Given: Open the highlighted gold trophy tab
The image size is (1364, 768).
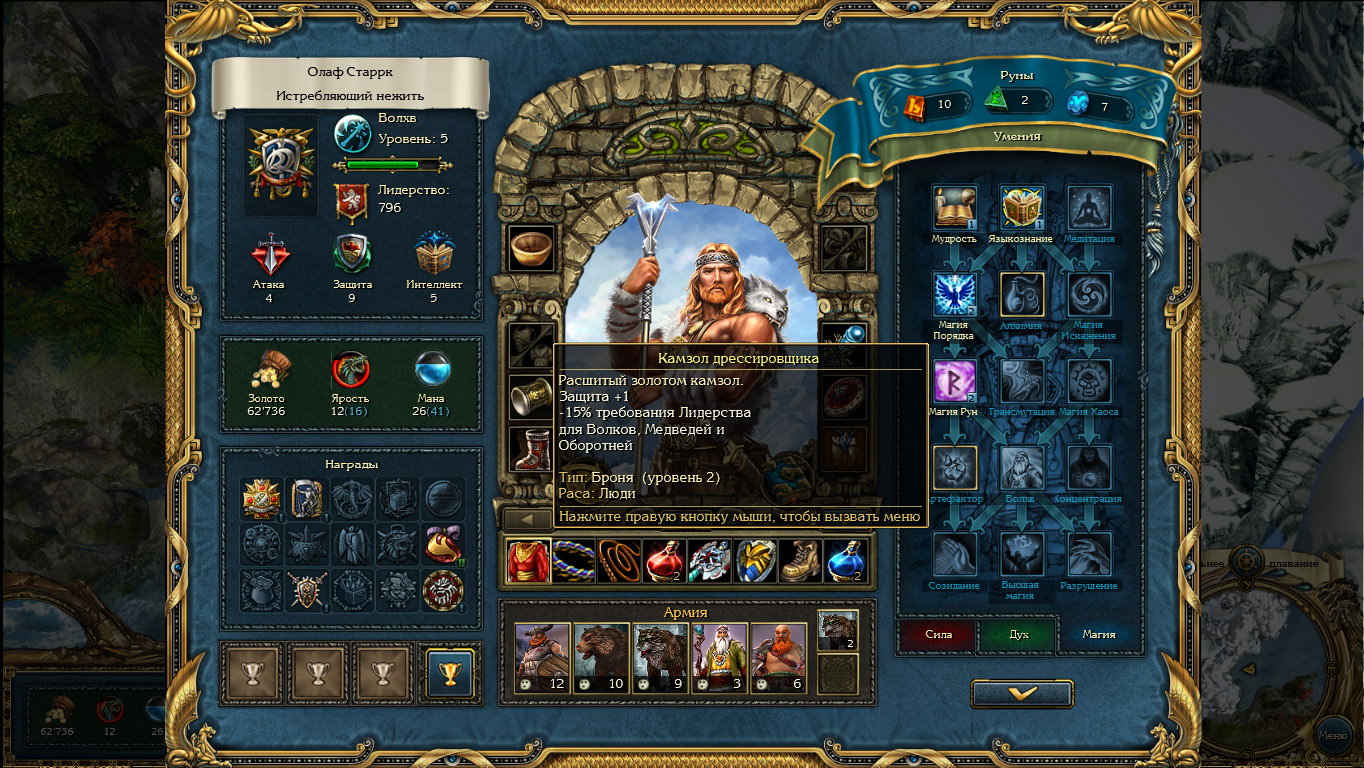Looking at the screenshot, I should pos(449,673).
